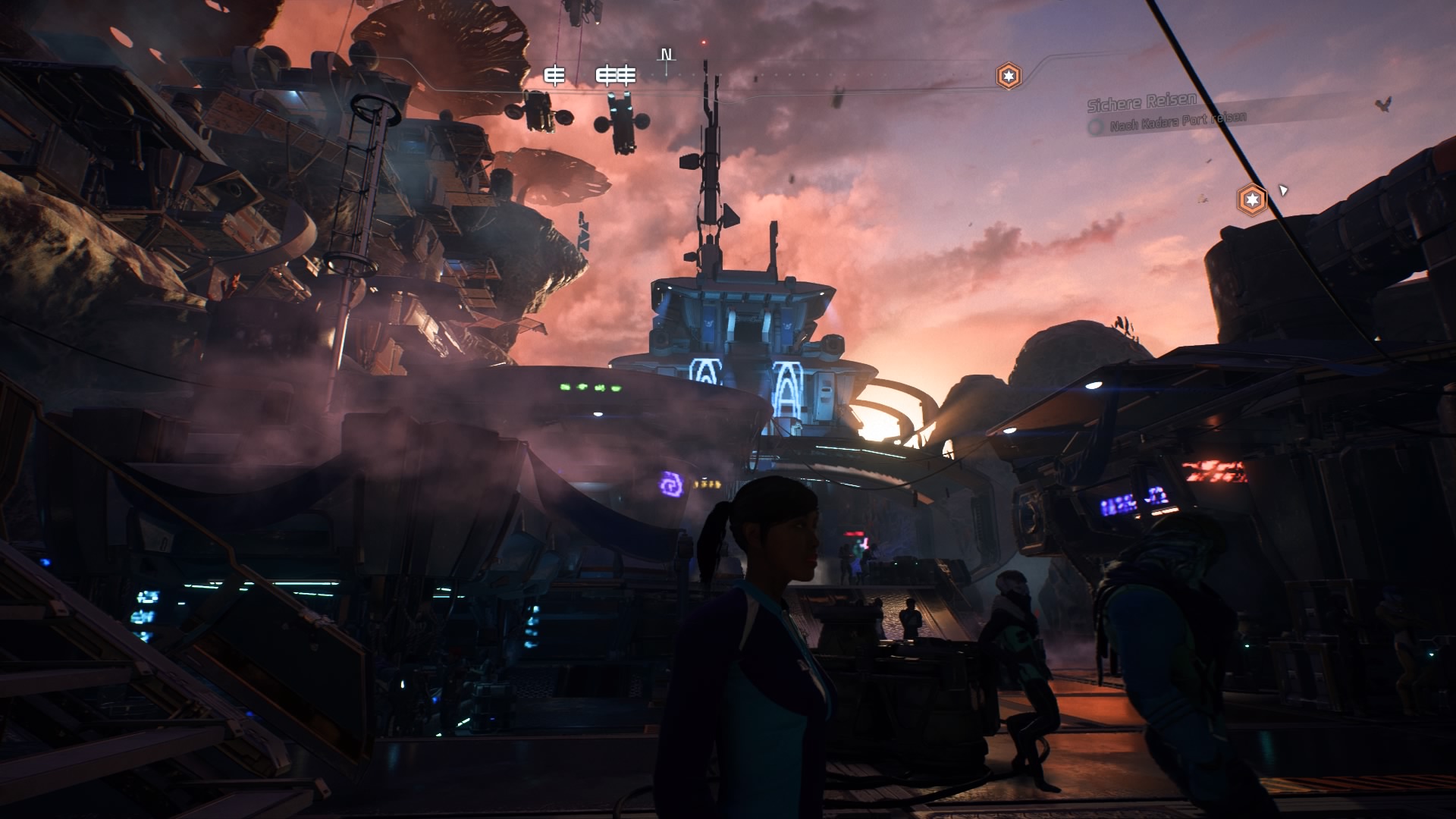The image size is (1456, 819).
Task: Click the compass north "N" indicator
Action: click(x=667, y=55)
